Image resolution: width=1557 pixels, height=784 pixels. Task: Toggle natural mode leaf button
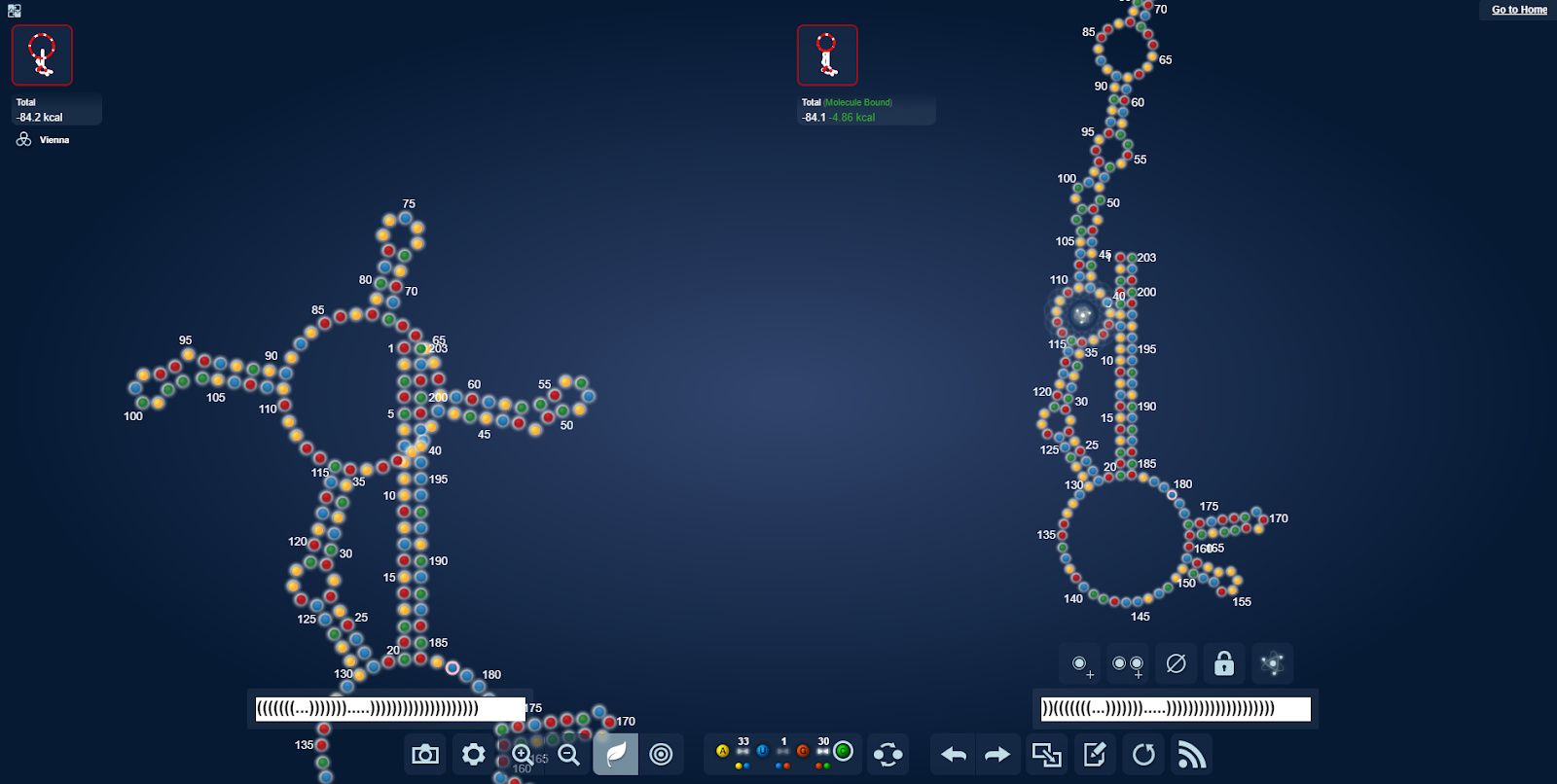(616, 755)
